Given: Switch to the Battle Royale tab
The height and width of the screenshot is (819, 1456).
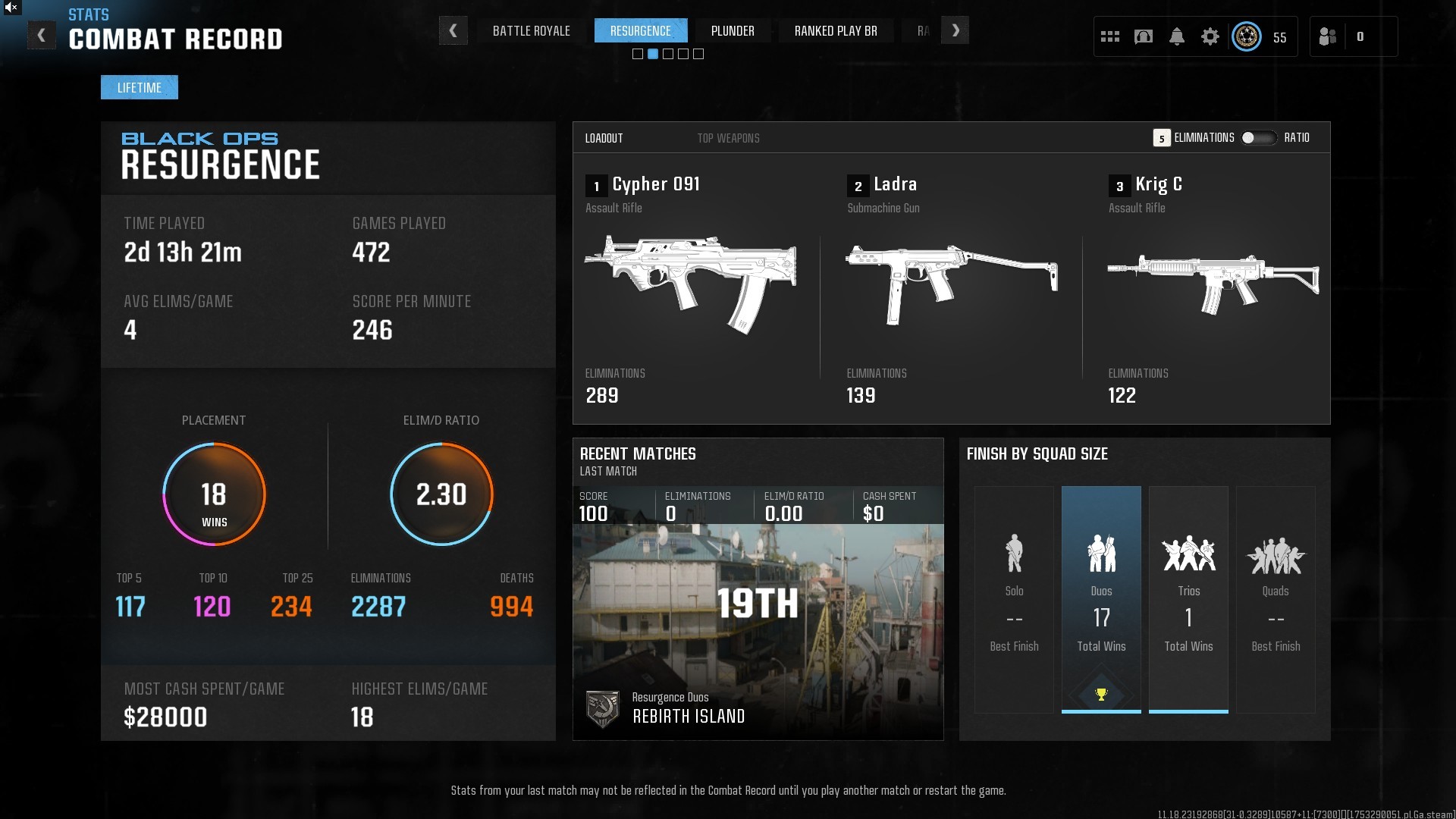Looking at the screenshot, I should (531, 31).
